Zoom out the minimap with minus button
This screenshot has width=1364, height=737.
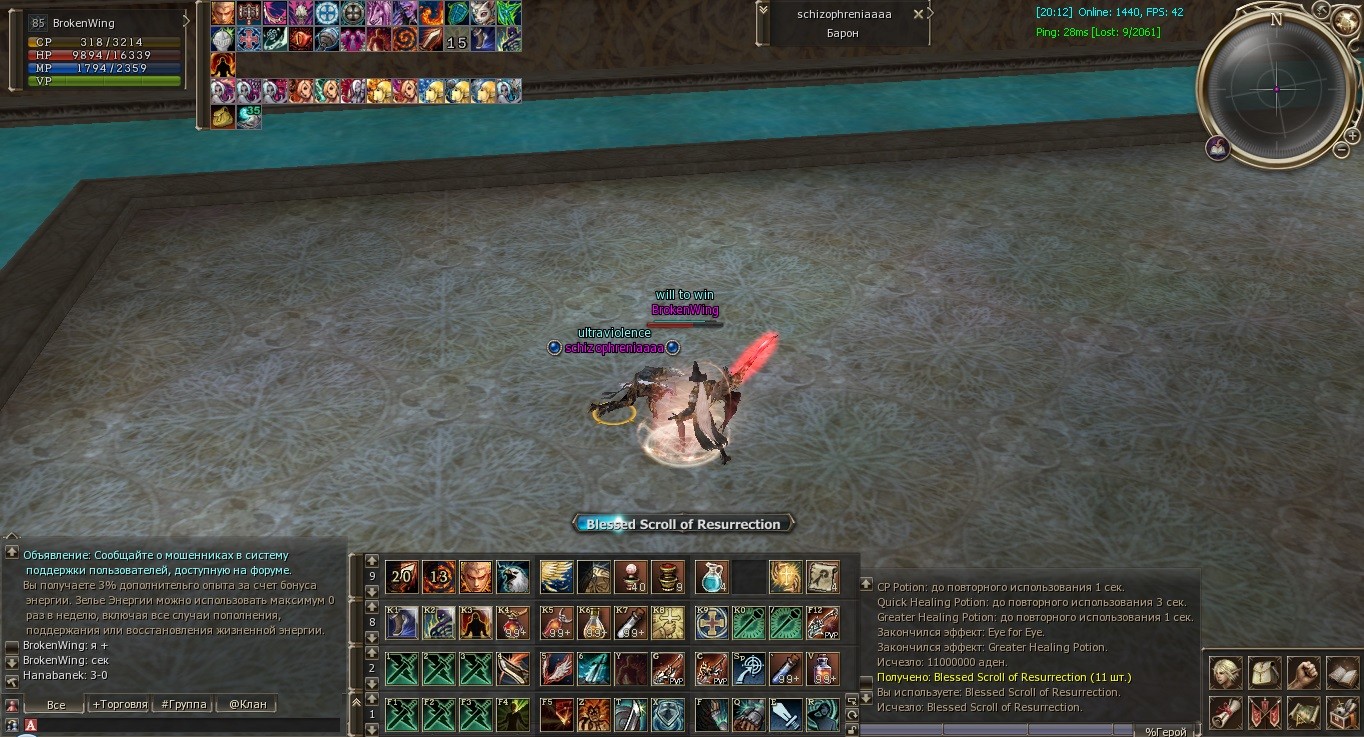(x=1341, y=150)
